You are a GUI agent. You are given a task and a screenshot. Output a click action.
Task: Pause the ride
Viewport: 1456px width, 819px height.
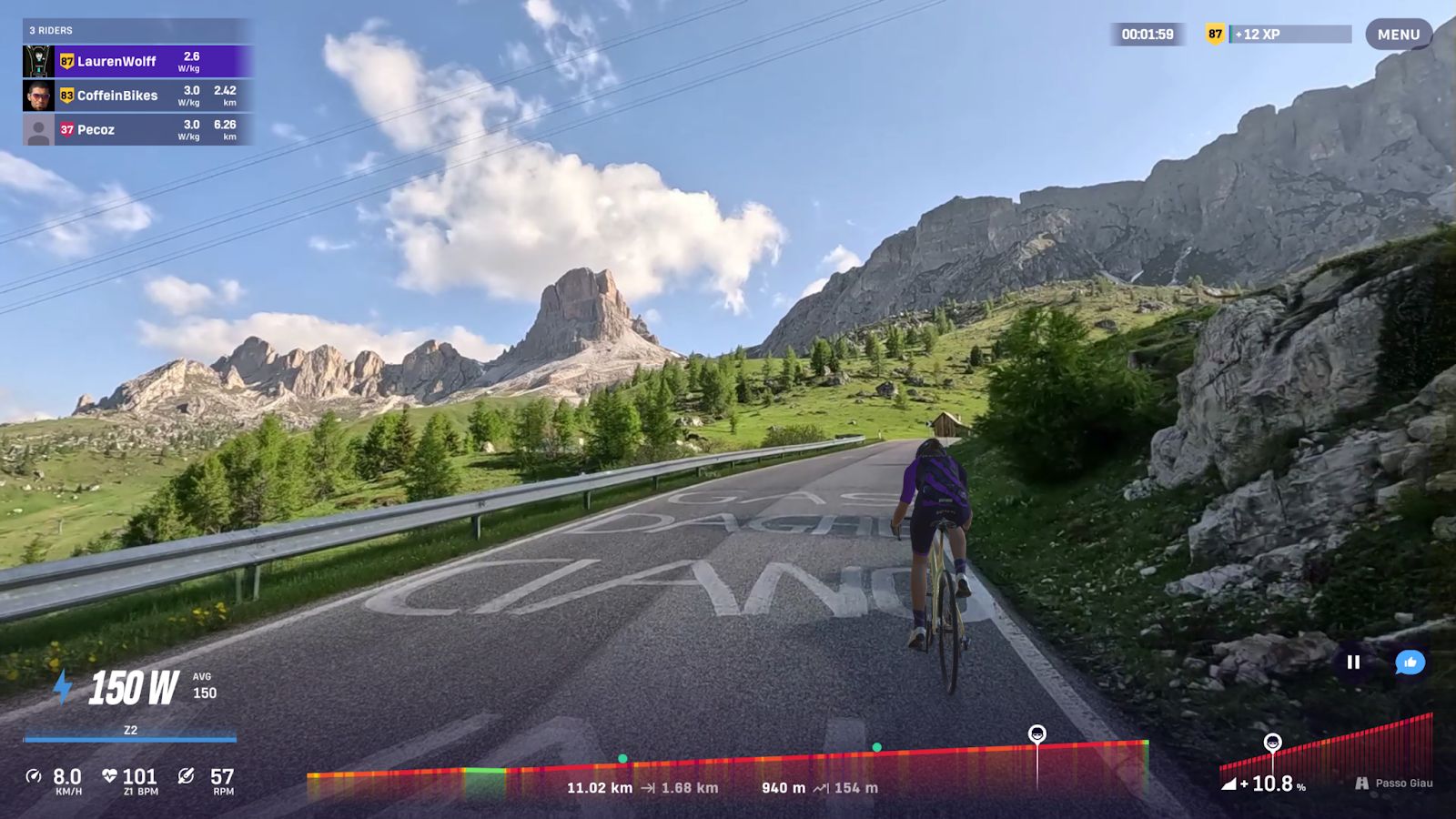(1355, 662)
